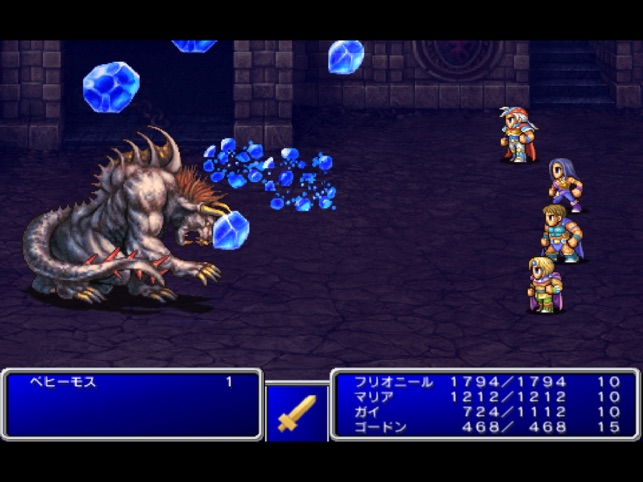
Task: Choose フリオニール in the party list
Action: (x=392, y=382)
